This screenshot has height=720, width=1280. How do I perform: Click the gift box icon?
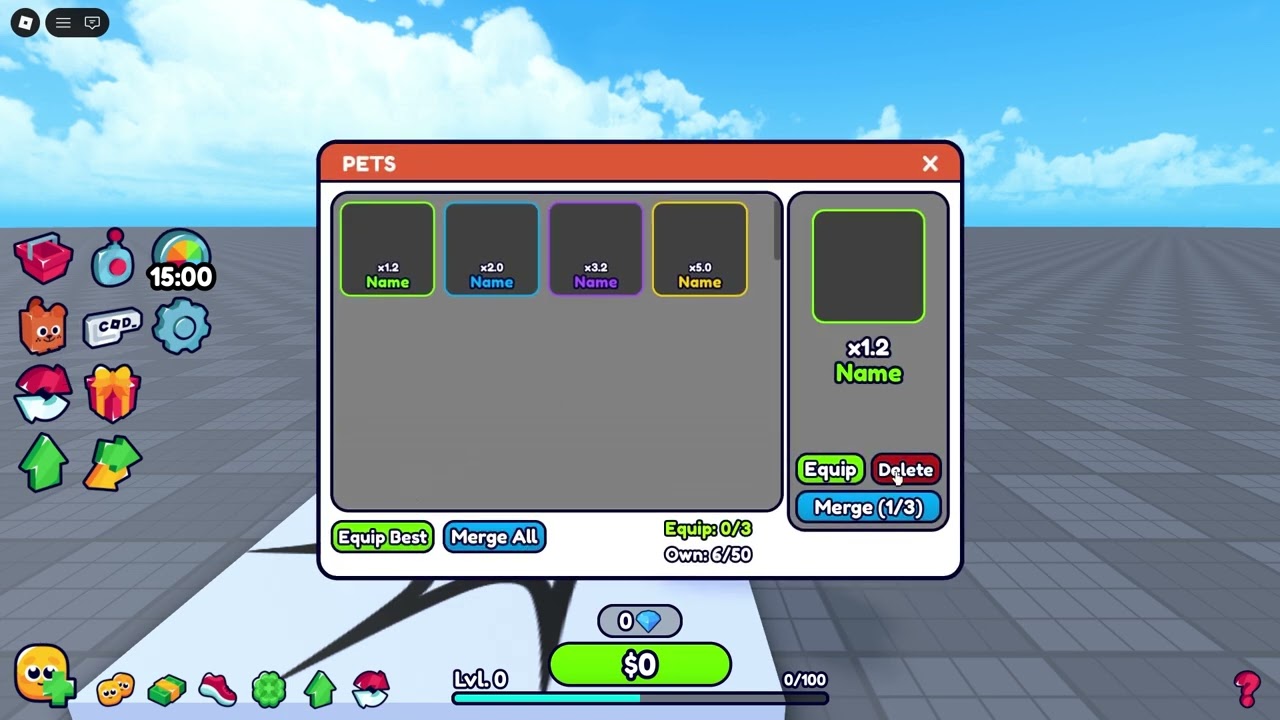click(x=113, y=393)
